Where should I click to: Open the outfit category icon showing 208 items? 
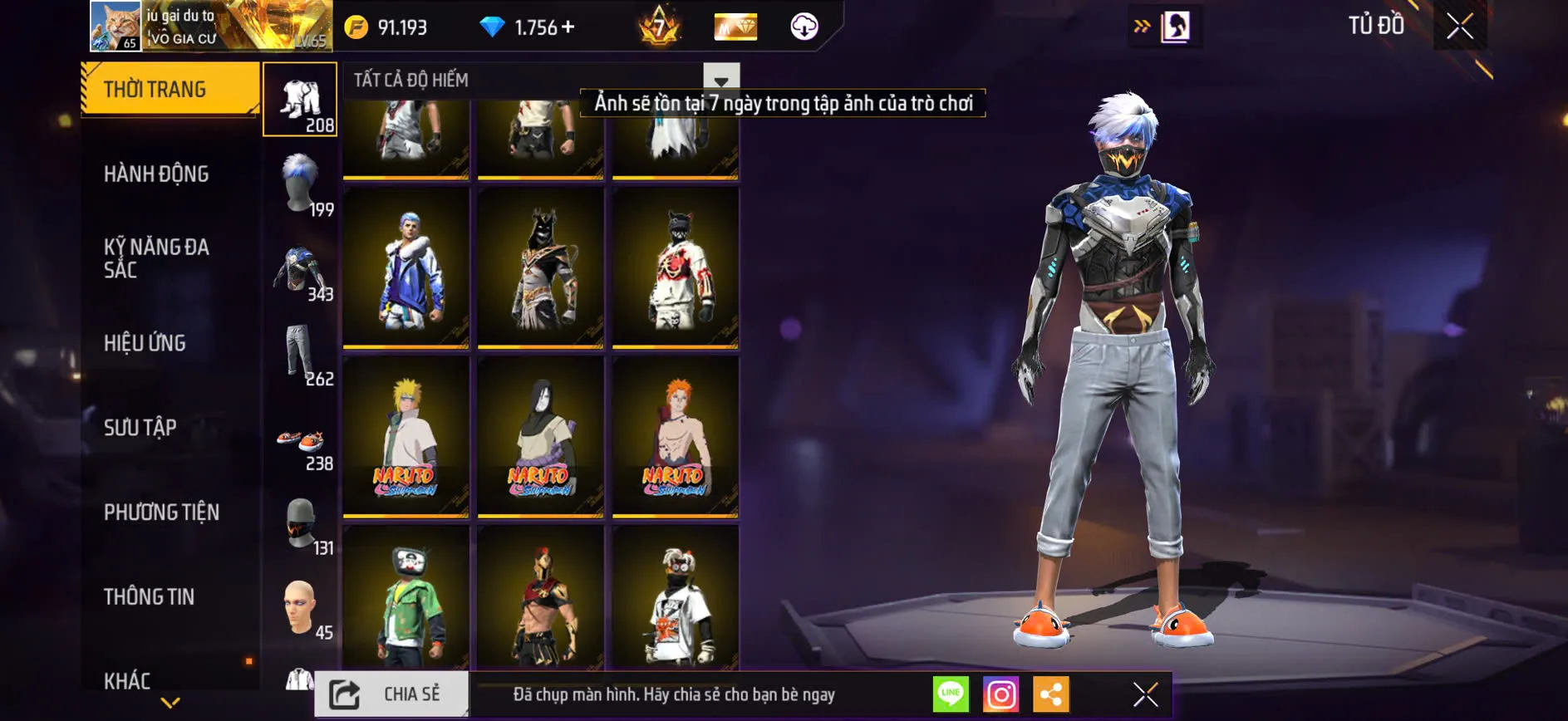(302, 100)
